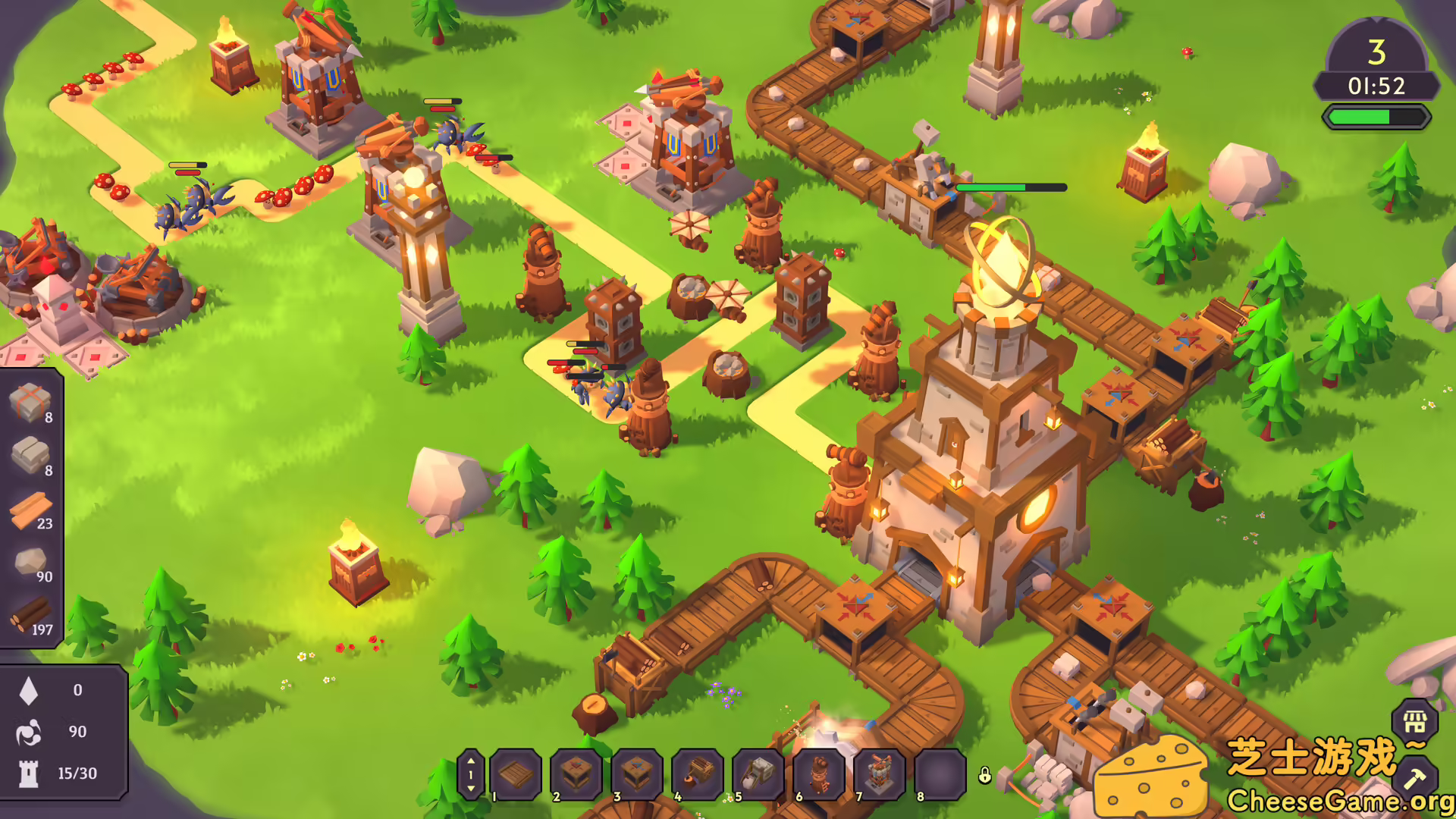Screen dimensions: 1456x819
Task: Select the wooden fist tower in slot 6
Action: point(819,774)
